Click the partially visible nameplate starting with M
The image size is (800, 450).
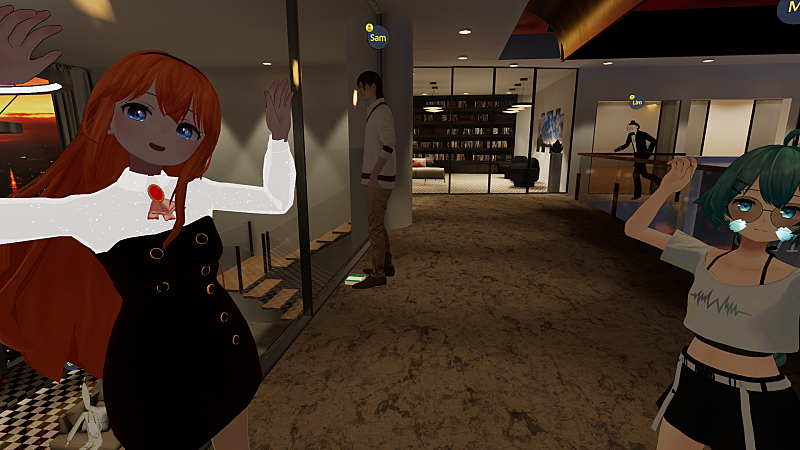(790, 9)
